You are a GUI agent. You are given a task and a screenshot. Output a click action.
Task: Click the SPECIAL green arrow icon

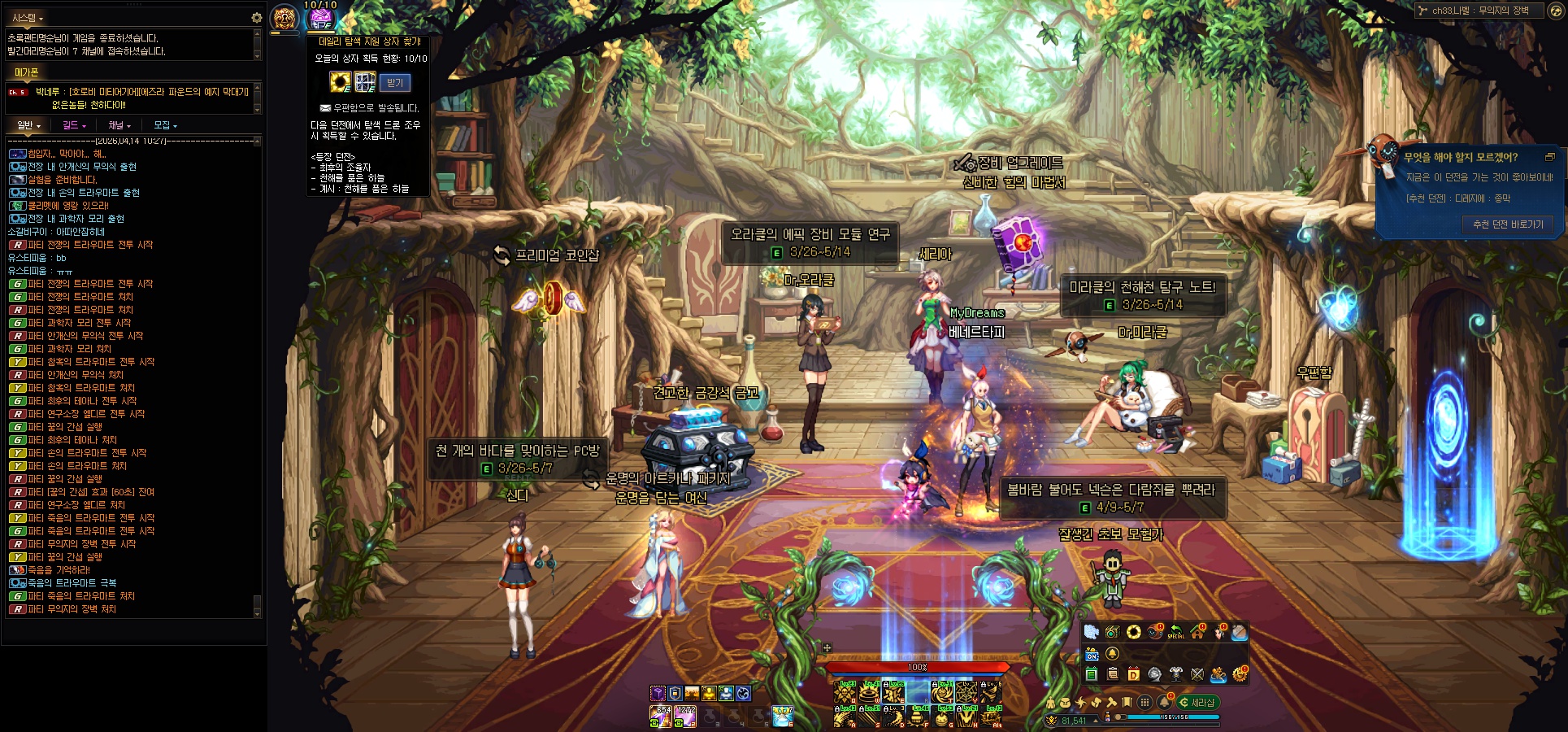click(x=1175, y=632)
